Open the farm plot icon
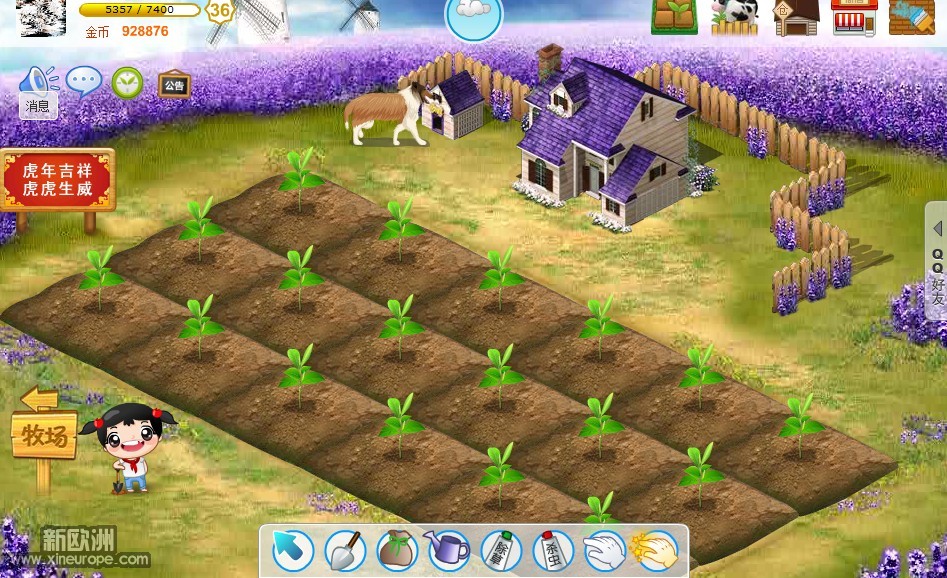Viewport: 947px width, 578px height. [674, 17]
